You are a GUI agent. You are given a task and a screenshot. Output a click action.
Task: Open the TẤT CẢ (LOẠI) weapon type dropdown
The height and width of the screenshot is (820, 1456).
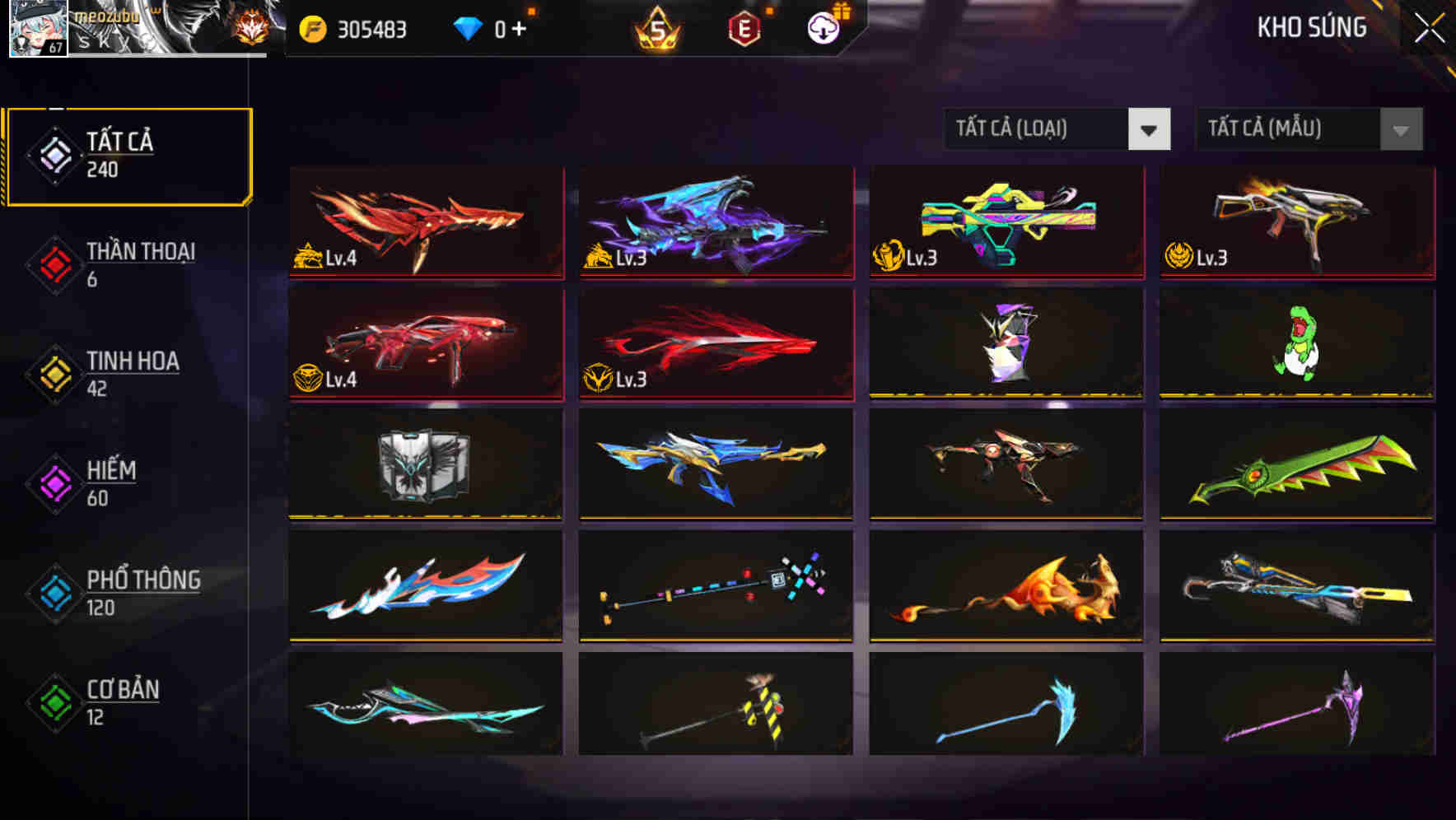click(1057, 129)
